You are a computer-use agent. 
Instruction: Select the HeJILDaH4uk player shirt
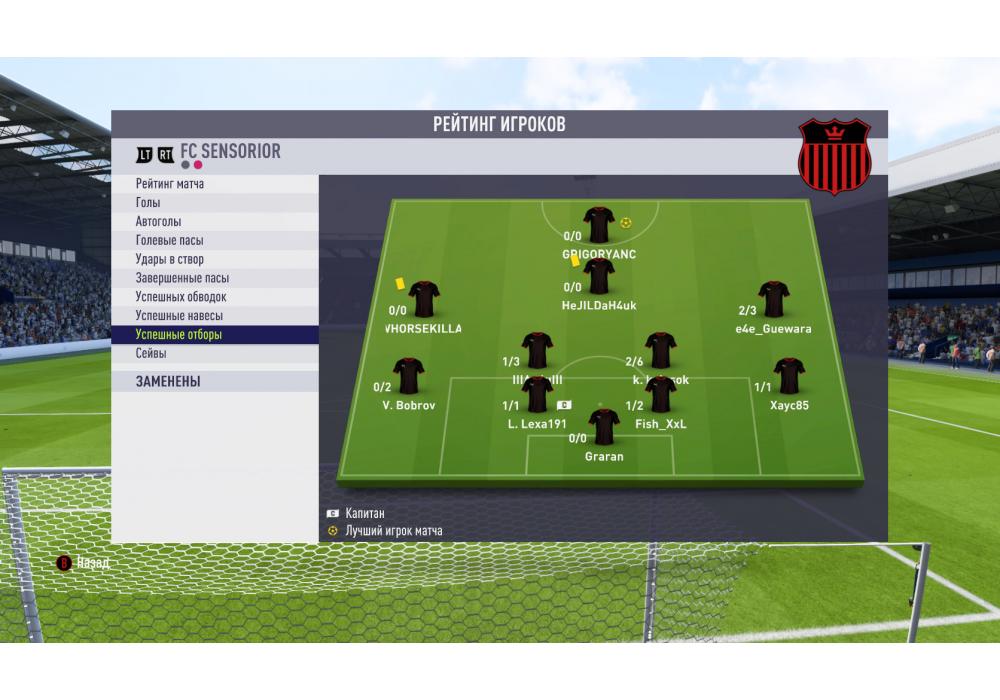(599, 276)
